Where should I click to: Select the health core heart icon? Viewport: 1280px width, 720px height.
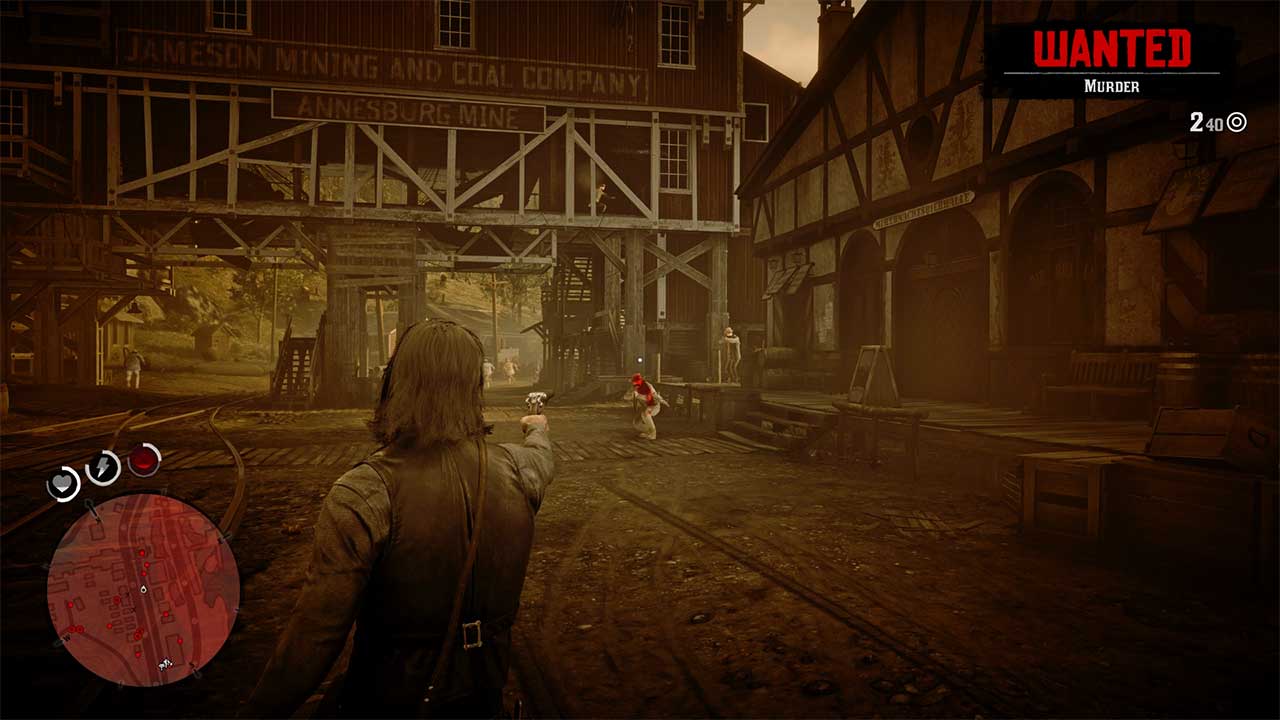pos(65,482)
